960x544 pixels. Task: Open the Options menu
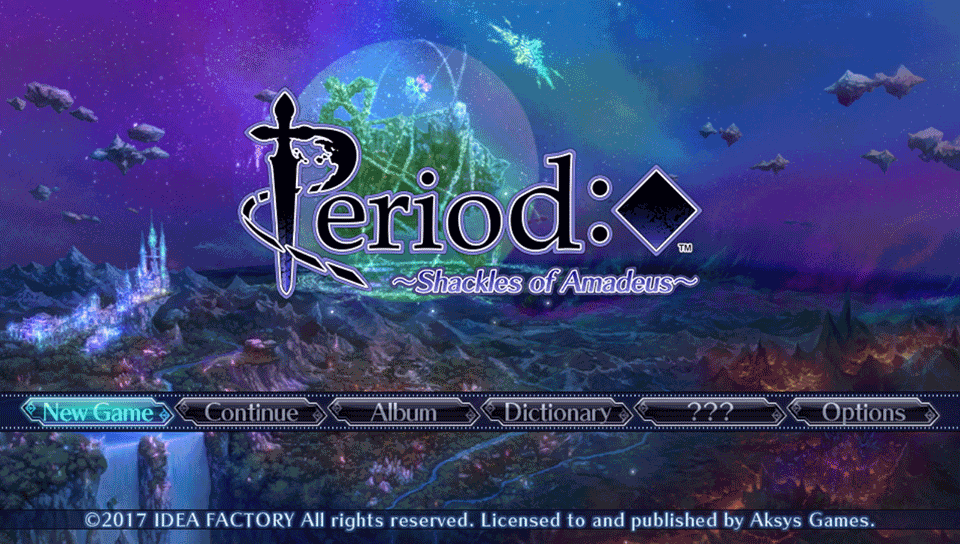click(x=864, y=412)
